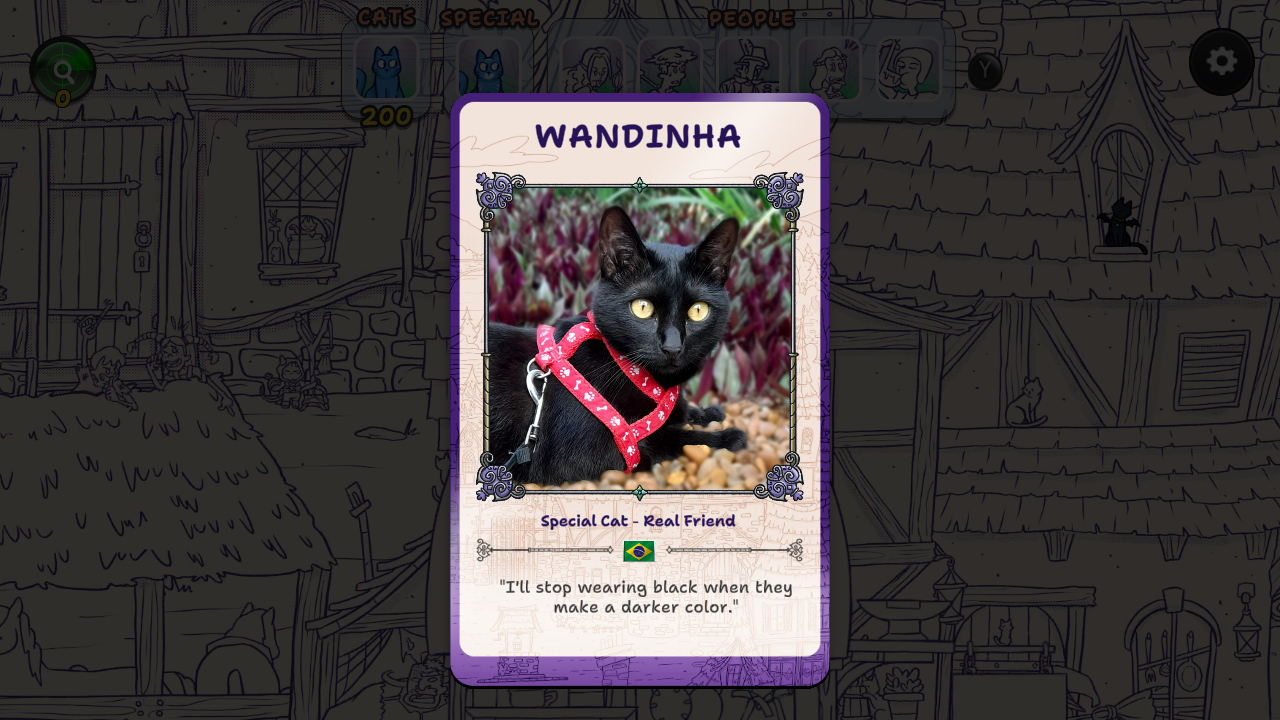
Task: Click the rightmost couple portrait under PEOPLE
Action: (x=908, y=68)
